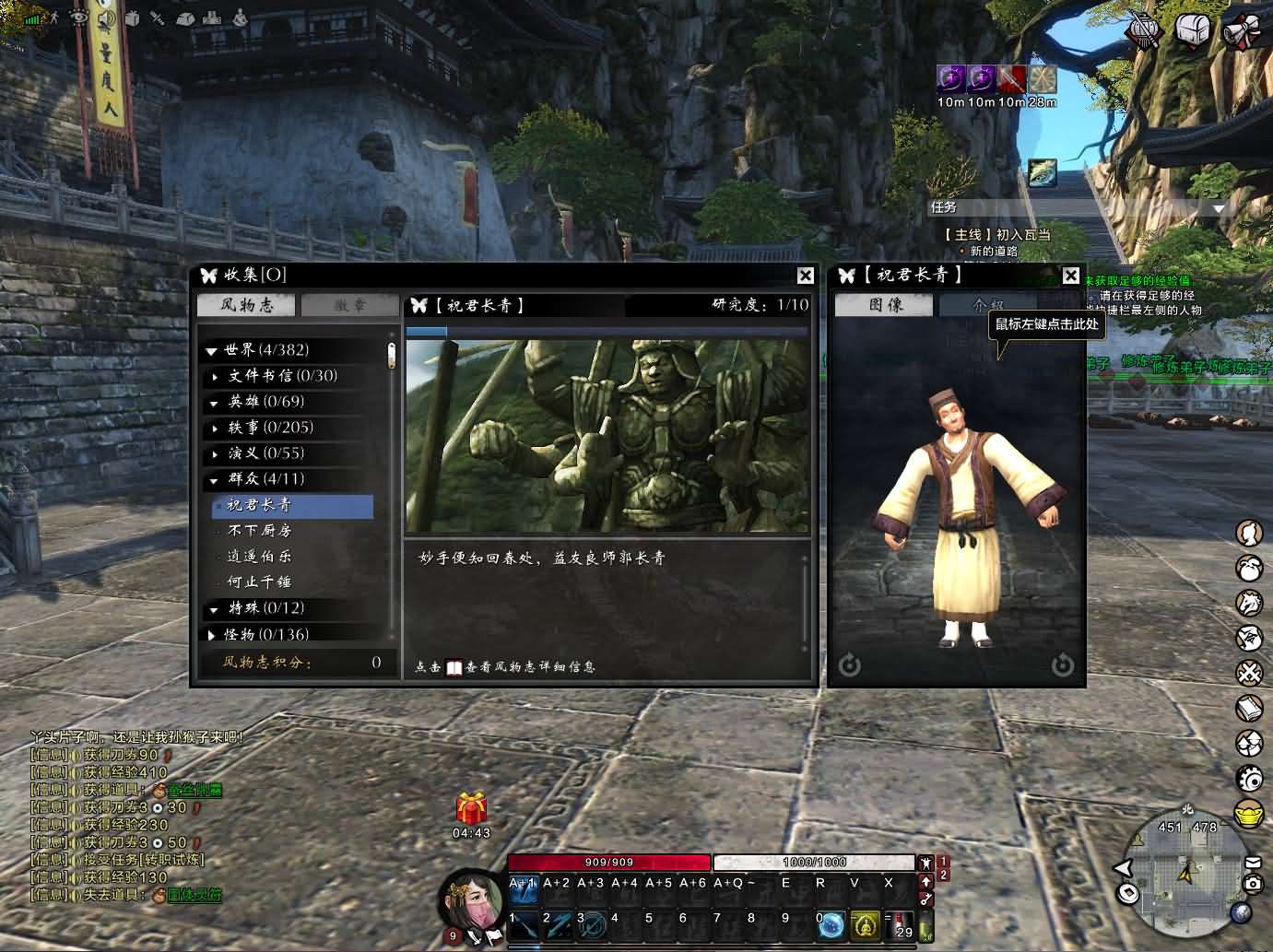This screenshot has width=1273, height=952.
Task: Collapse the 世界 (4/382) category
Action: tap(212, 350)
